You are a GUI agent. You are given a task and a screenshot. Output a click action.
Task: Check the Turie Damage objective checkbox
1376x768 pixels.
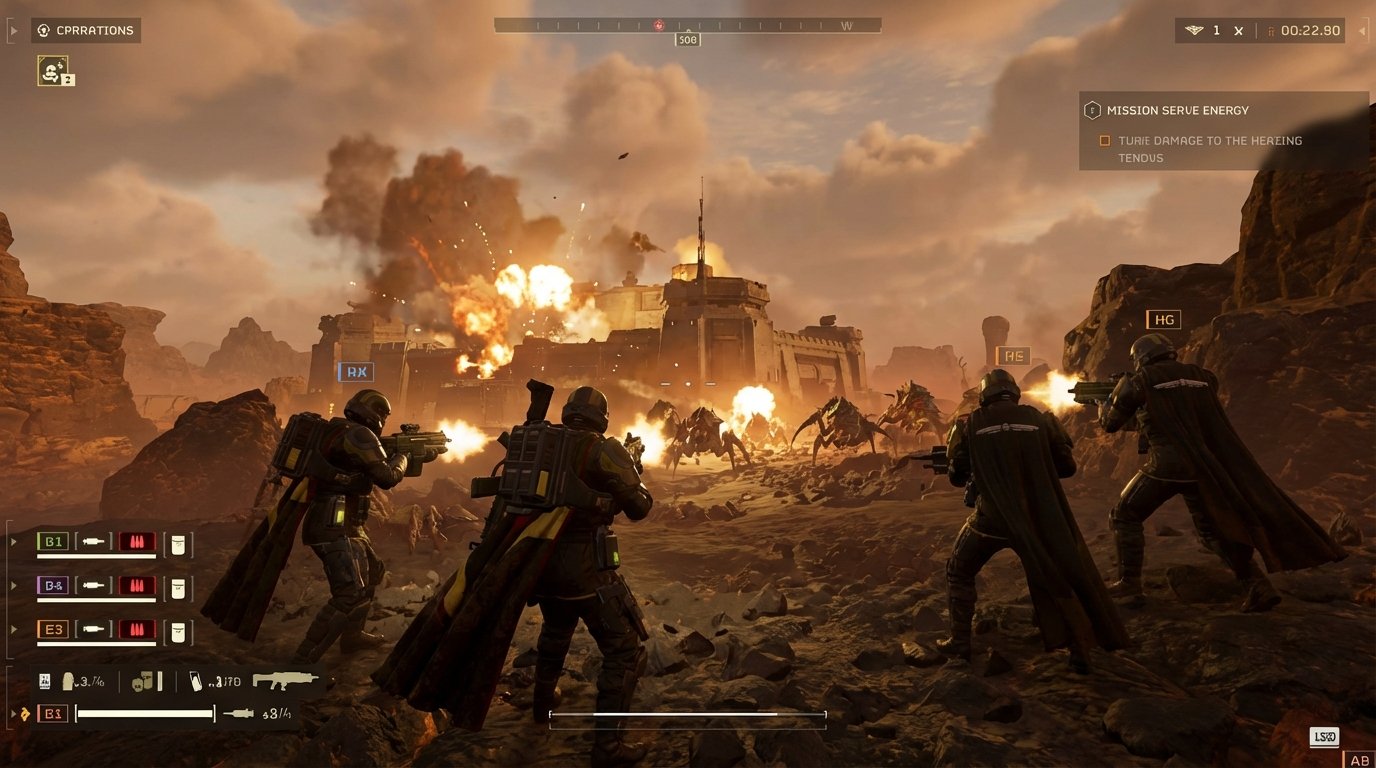[x=1105, y=140]
